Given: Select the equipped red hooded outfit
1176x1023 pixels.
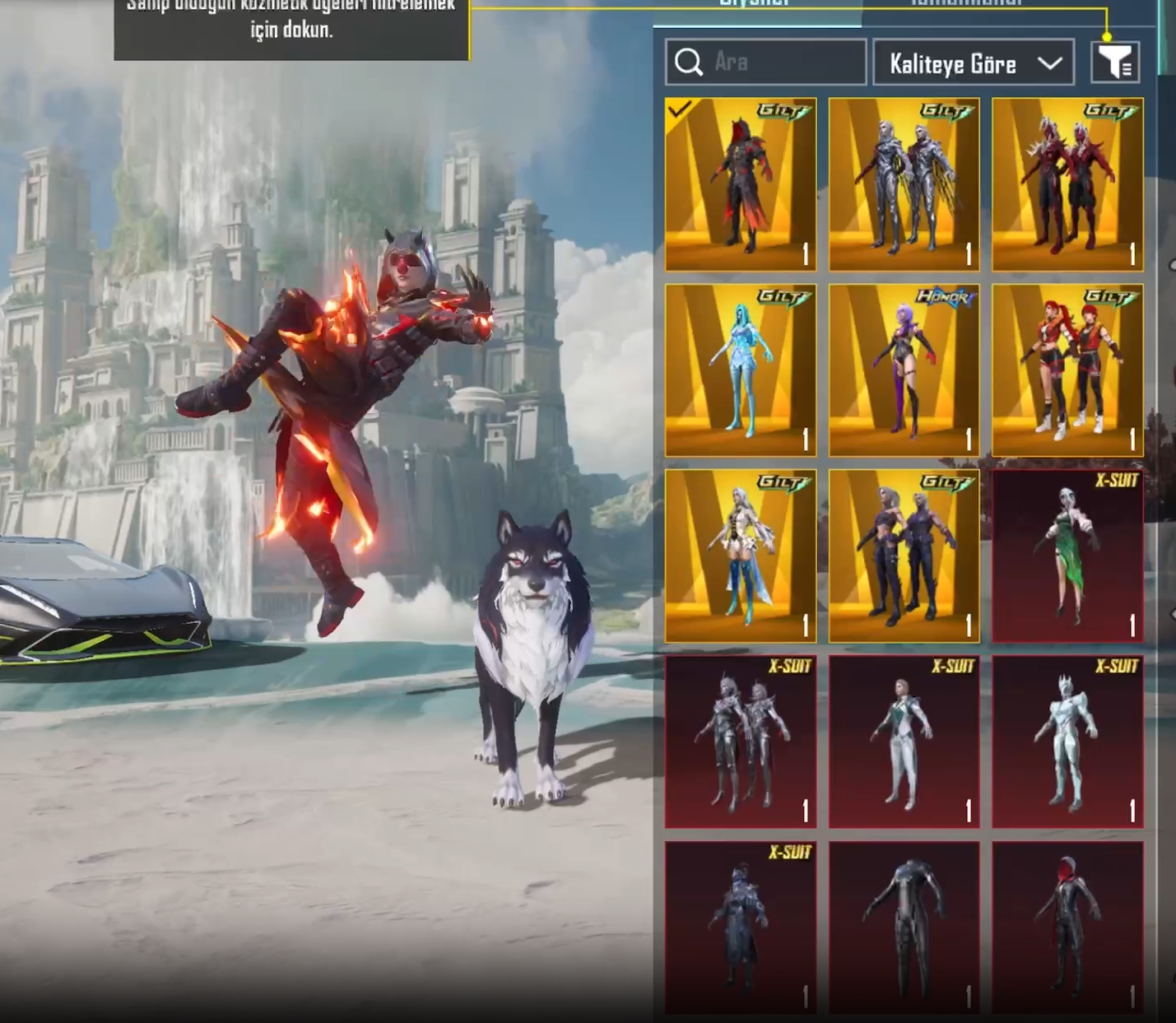Looking at the screenshot, I should coord(741,184).
